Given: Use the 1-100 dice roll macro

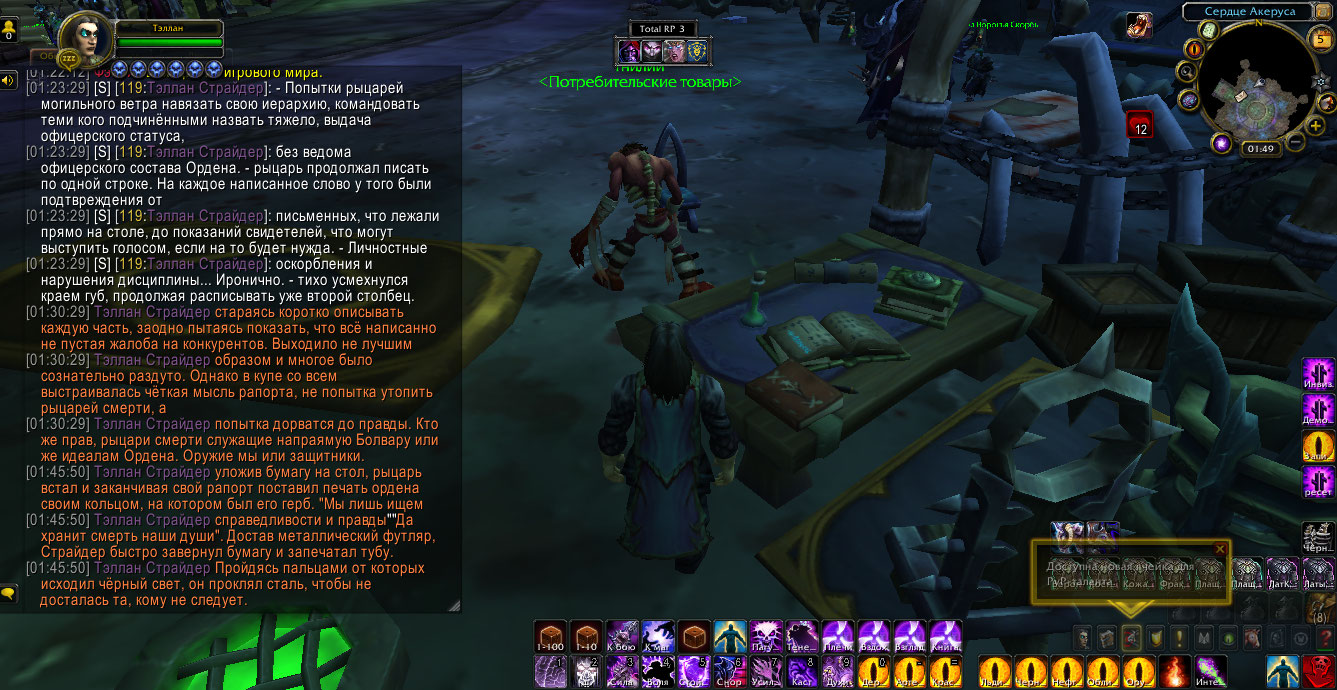Looking at the screenshot, I should click(x=549, y=637).
